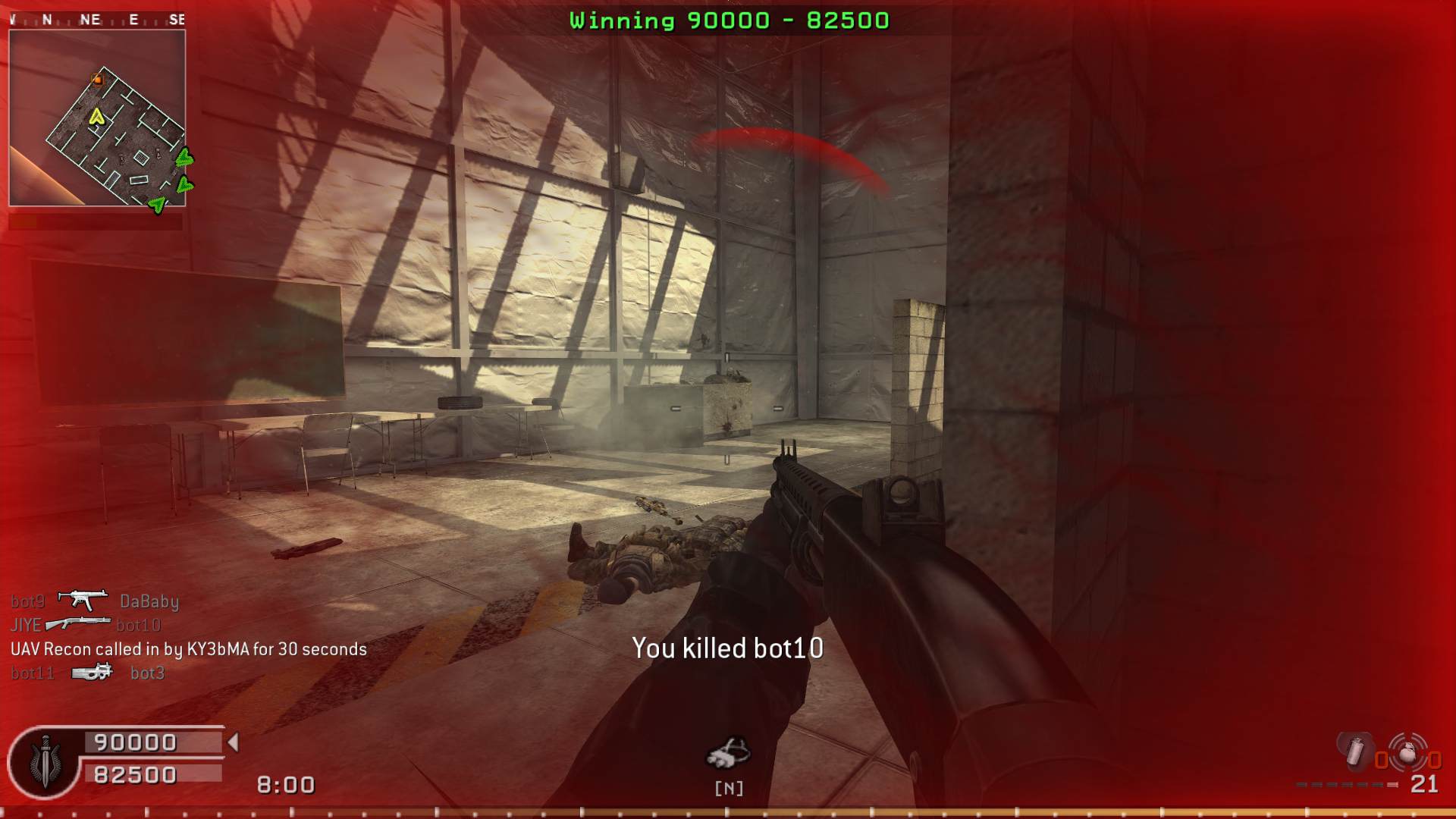Viewport: 1456px width, 819px height.
Task: Select the frag grenade icon
Action: click(1407, 752)
